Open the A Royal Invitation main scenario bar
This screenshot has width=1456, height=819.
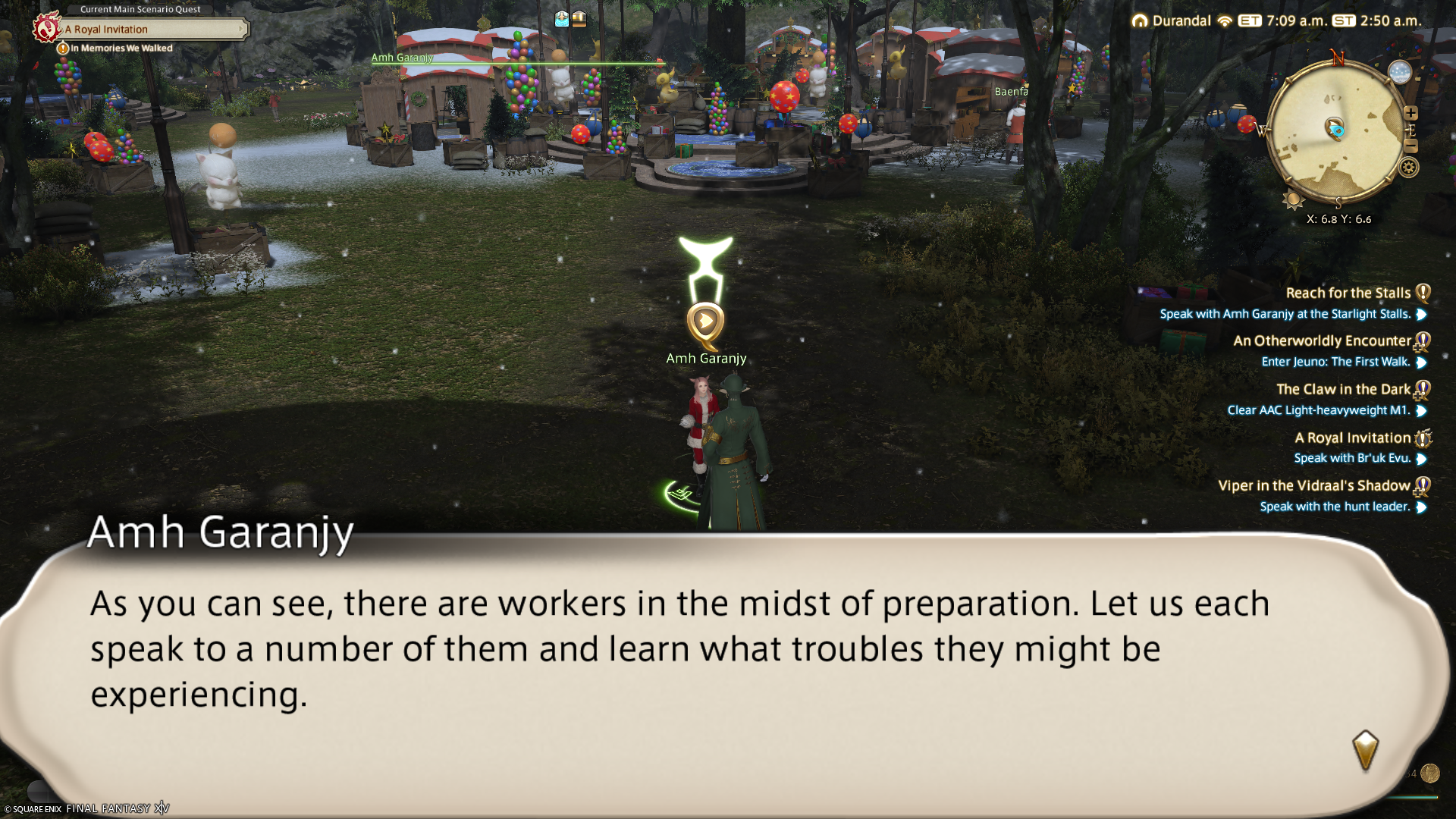(152, 30)
